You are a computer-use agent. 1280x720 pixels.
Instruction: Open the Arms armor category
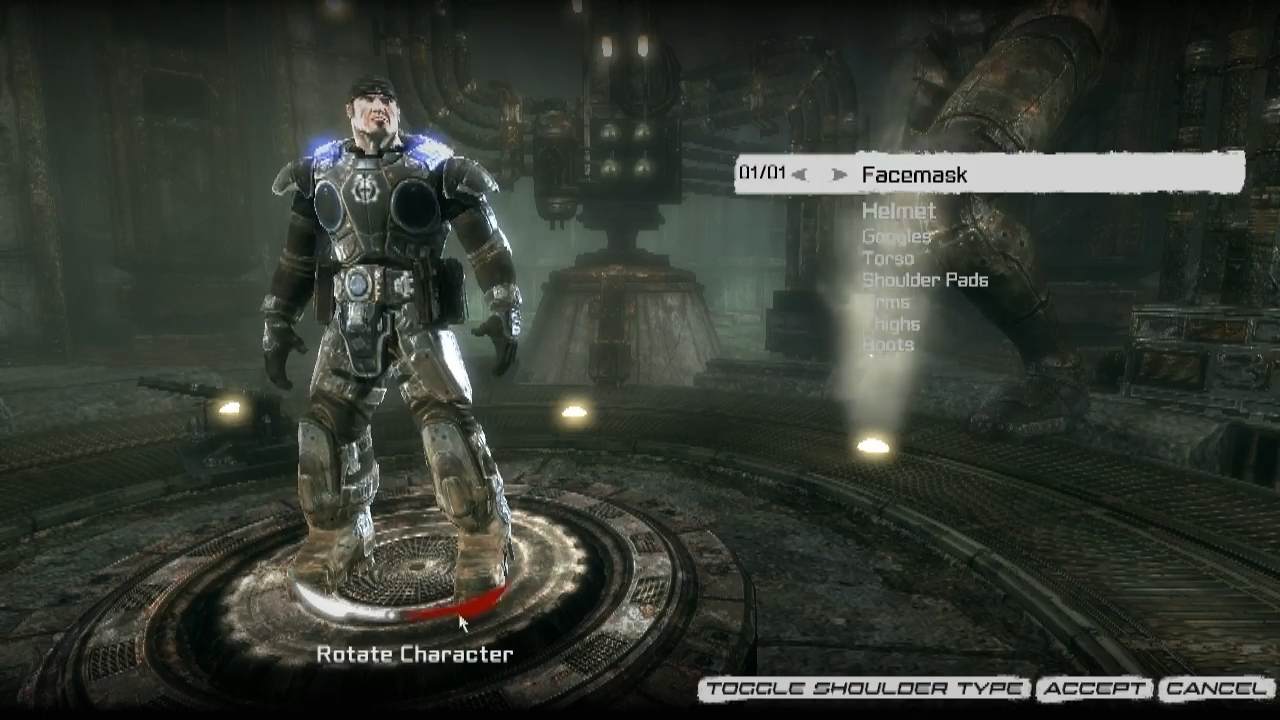click(888, 302)
